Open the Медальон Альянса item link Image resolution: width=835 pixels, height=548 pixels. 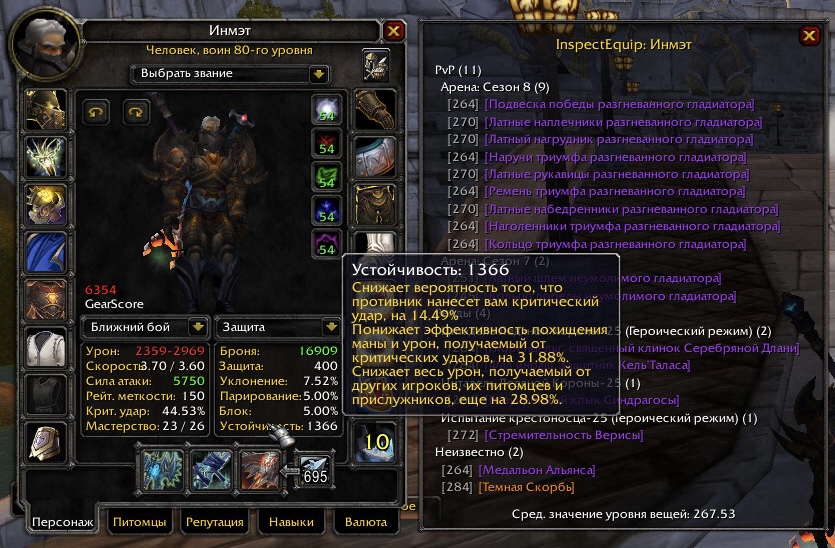[x=538, y=470]
